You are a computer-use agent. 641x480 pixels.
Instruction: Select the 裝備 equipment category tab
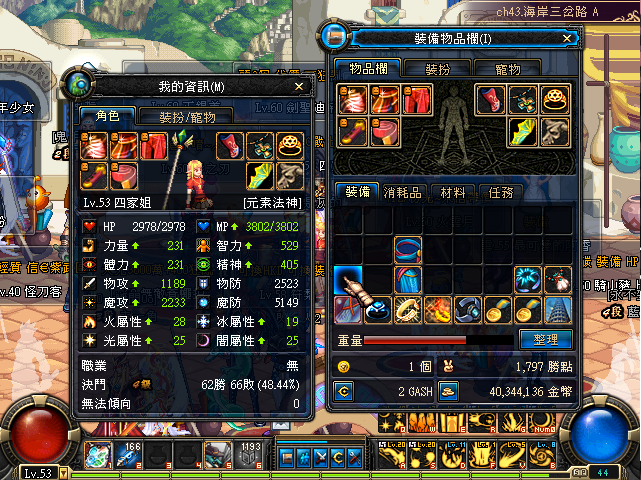point(356,192)
